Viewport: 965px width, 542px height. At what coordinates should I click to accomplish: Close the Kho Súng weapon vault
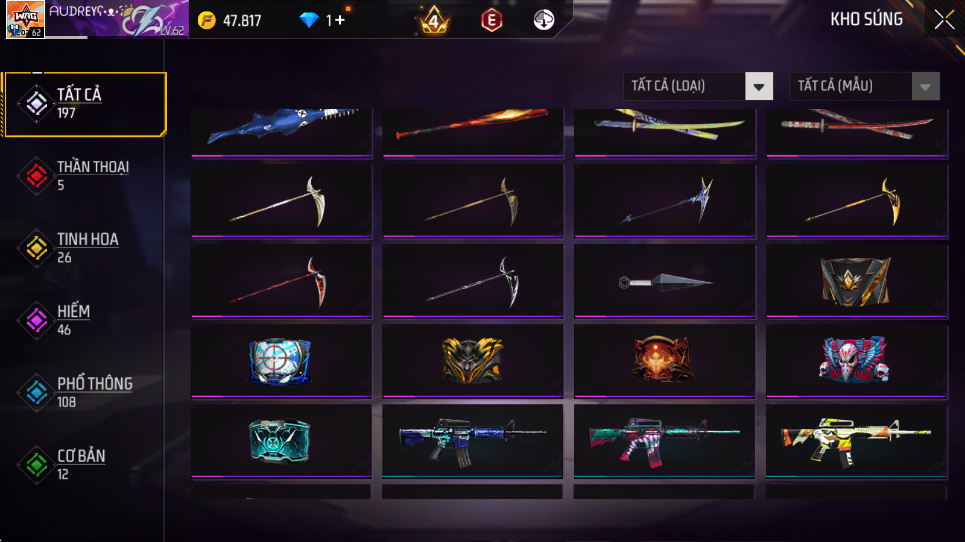coord(943,20)
